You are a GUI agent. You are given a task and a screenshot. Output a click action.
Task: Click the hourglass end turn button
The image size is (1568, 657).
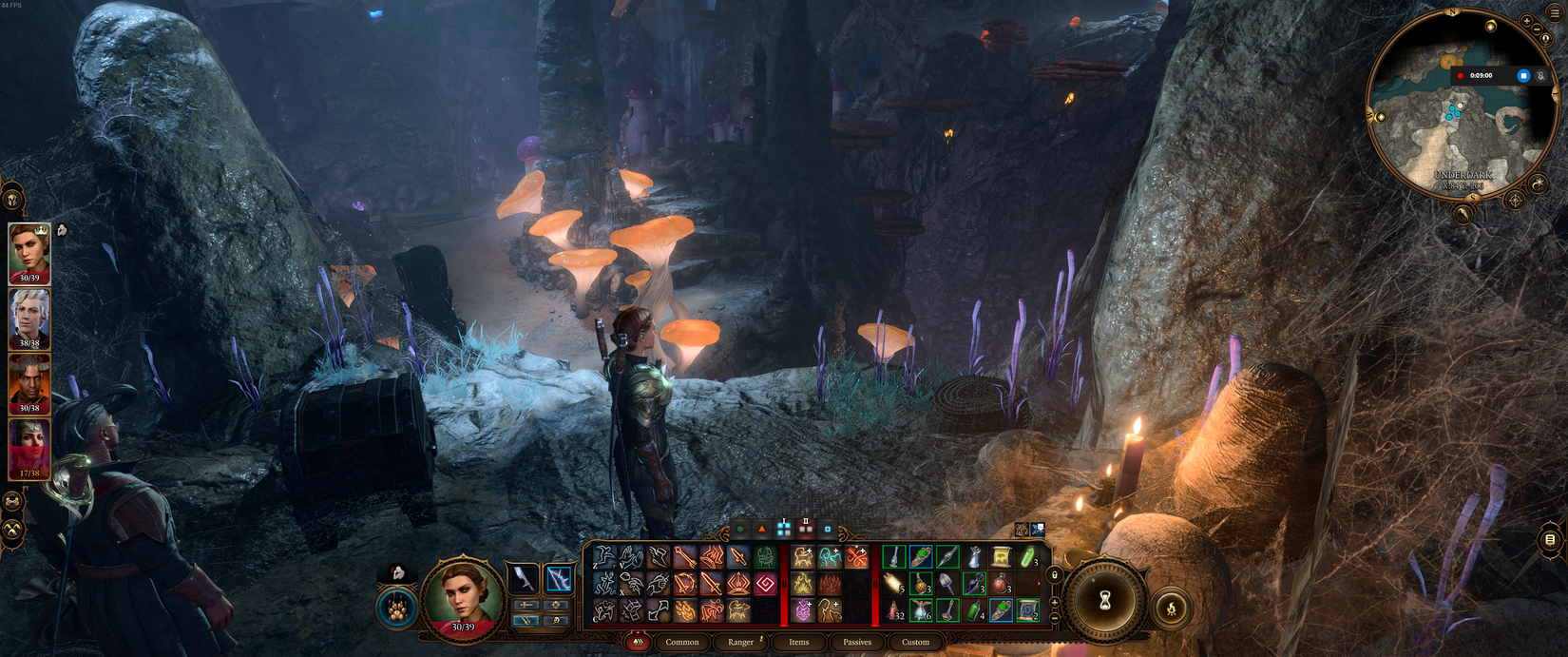tap(1104, 601)
